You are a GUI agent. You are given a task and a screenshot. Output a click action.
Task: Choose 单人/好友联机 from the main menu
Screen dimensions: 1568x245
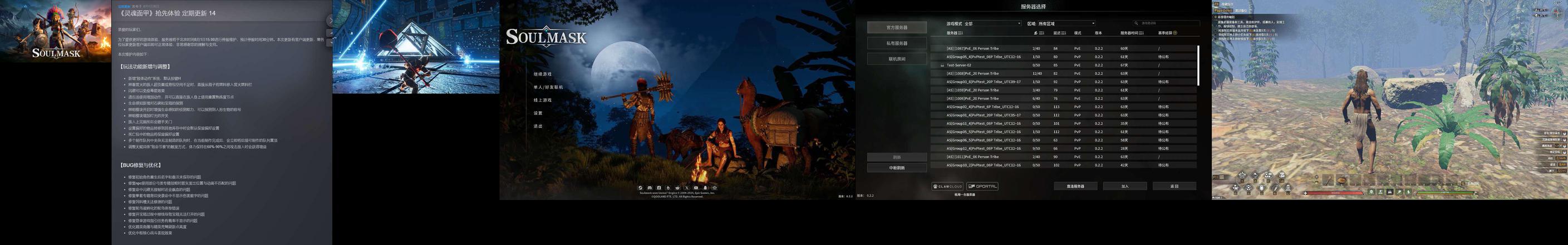point(548,87)
